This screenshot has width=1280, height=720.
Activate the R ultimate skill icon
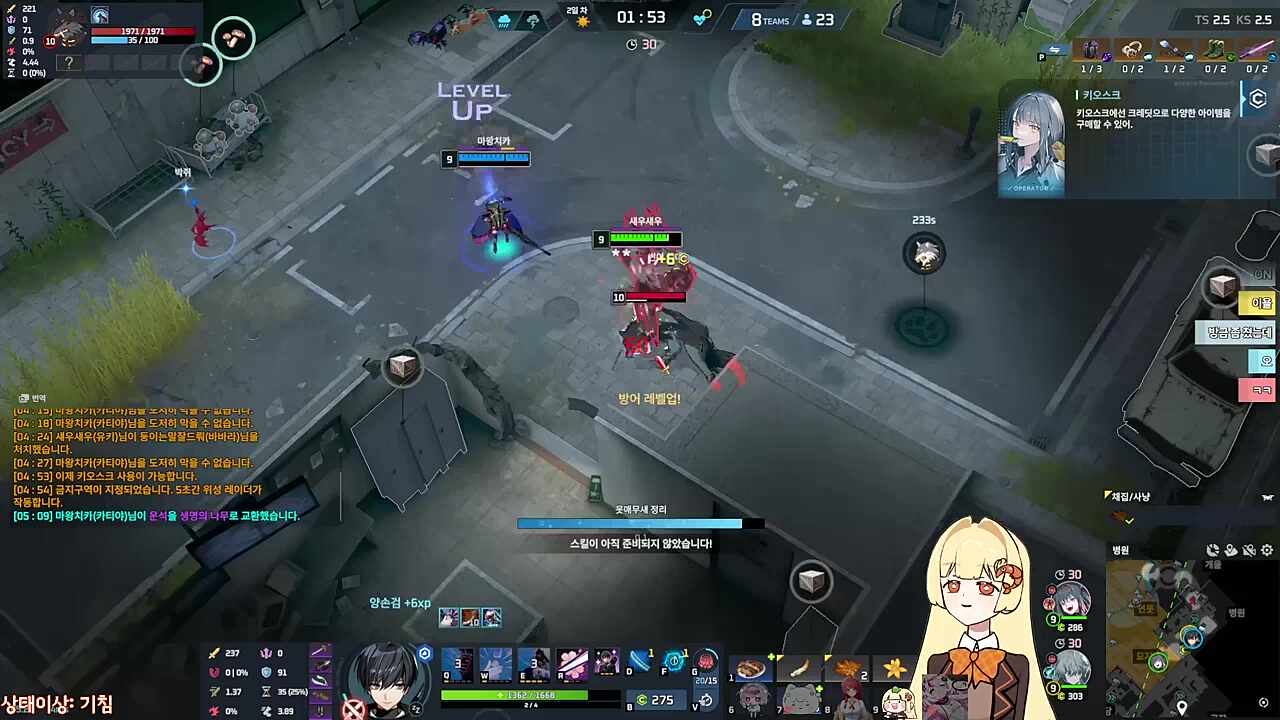click(x=570, y=665)
